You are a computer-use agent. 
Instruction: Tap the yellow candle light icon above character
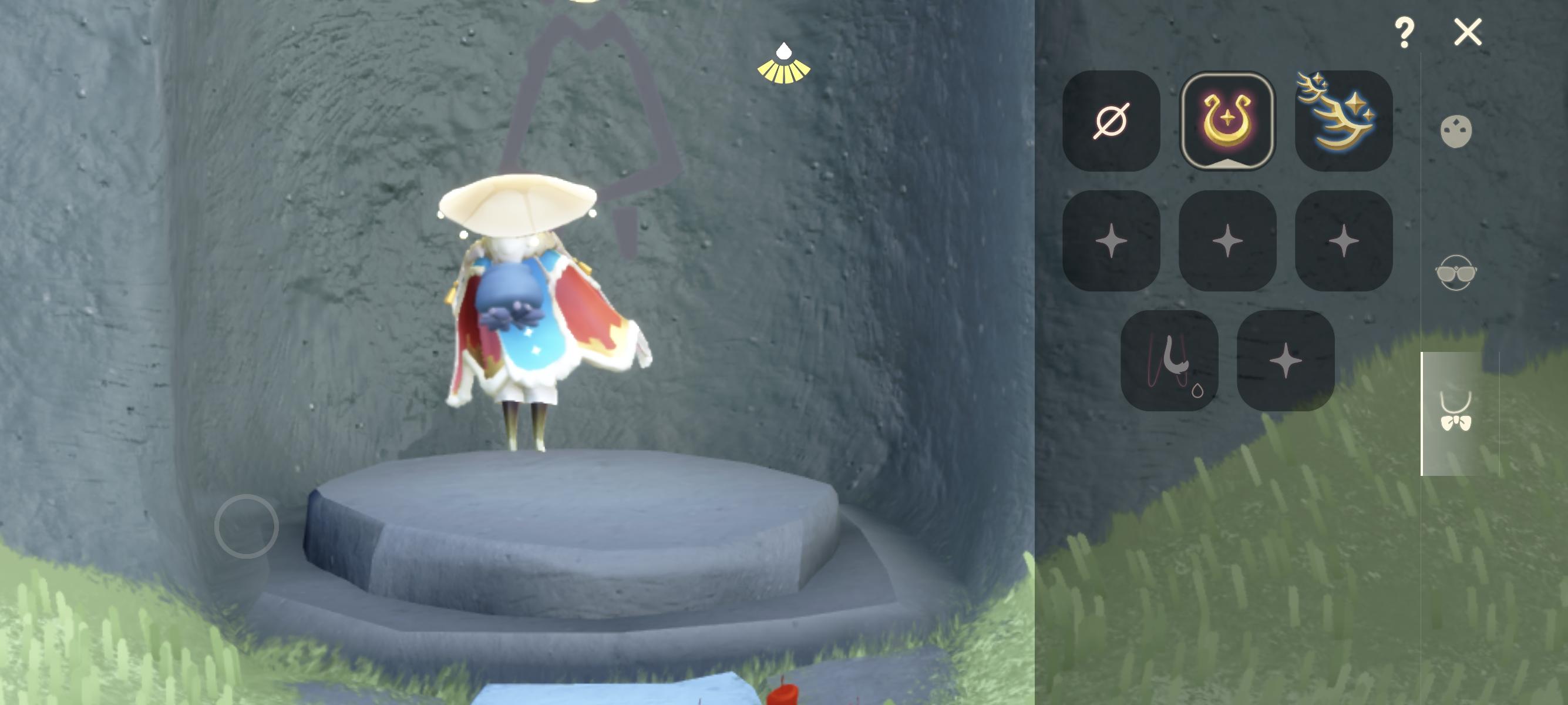(785, 62)
